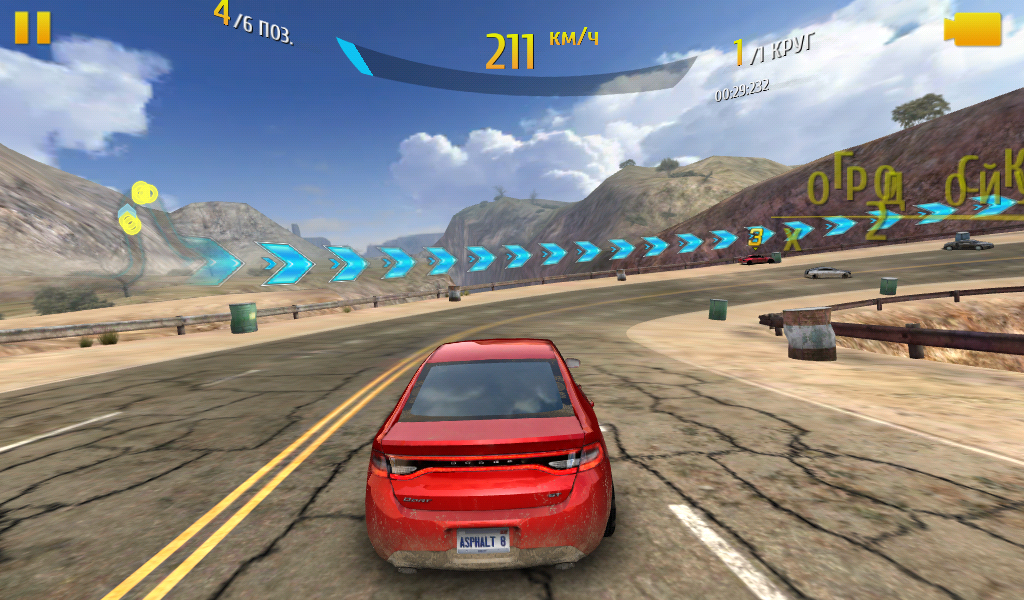
Task: Switch camera view using the camera icon
Action: tap(973, 29)
